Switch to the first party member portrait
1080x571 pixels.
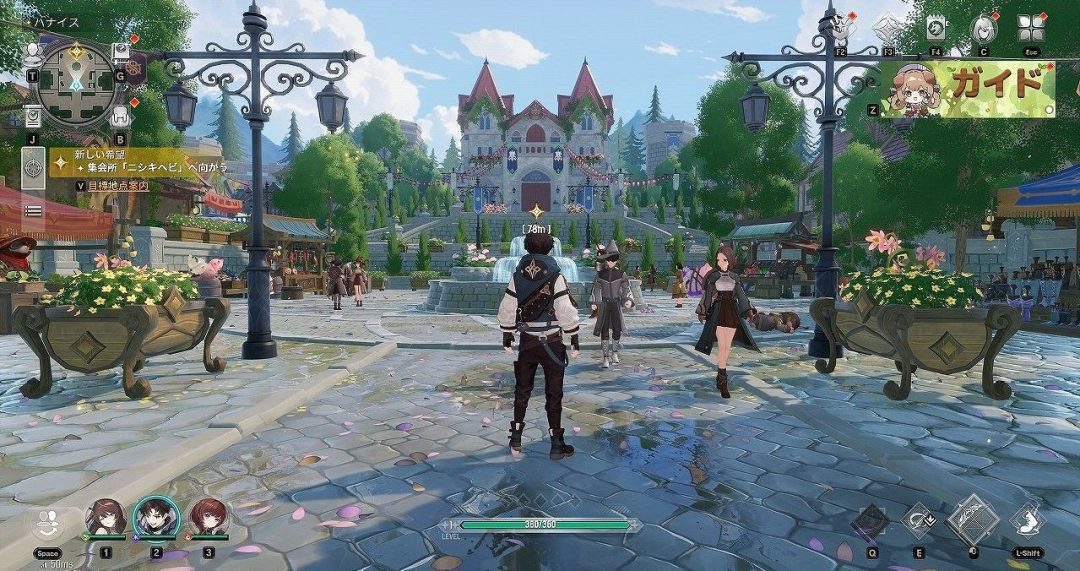pyautogui.click(x=105, y=517)
